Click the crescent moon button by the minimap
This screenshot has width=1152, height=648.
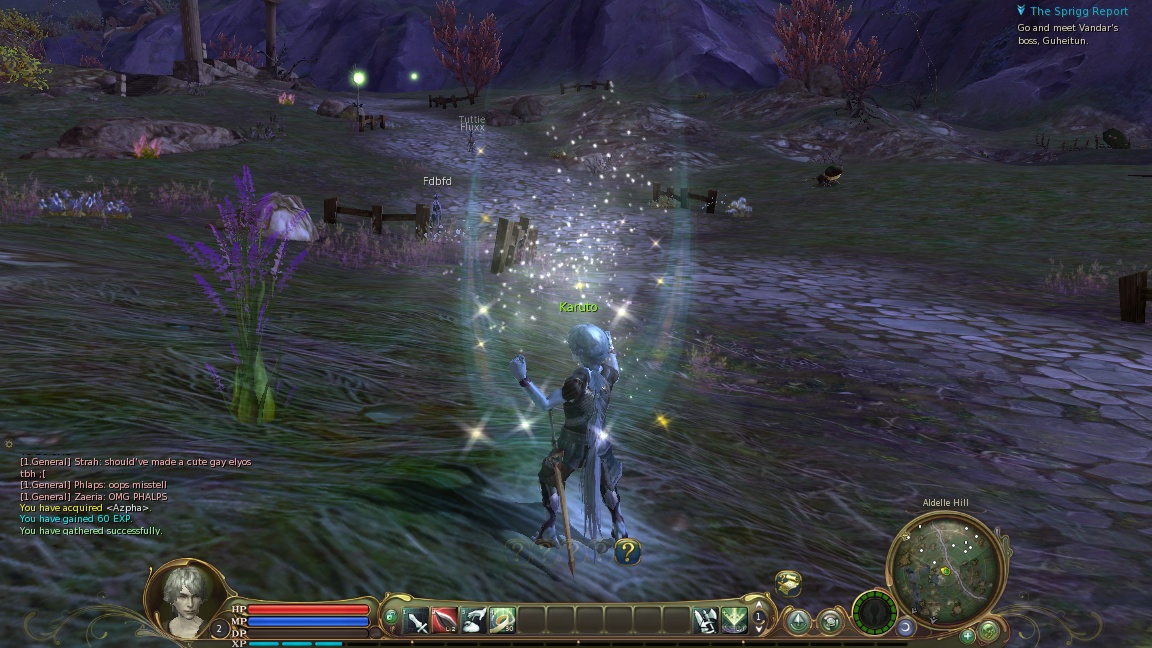click(906, 627)
